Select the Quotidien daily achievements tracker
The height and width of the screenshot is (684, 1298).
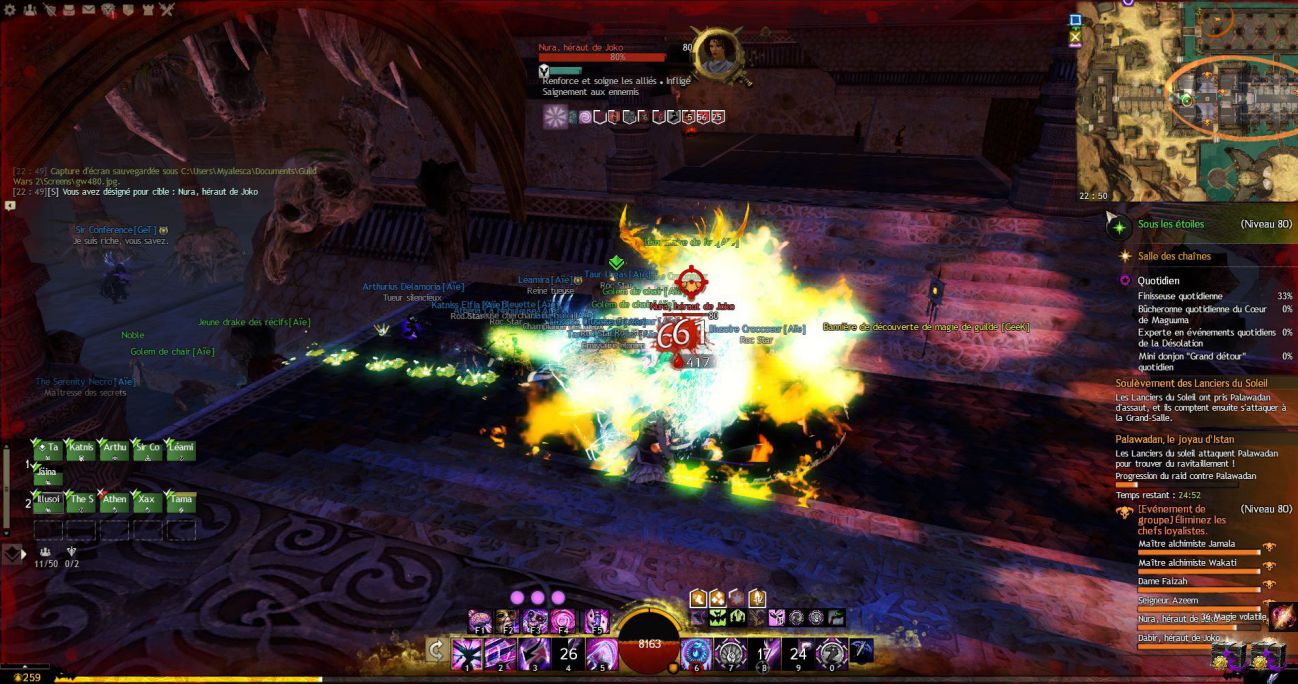(x=1158, y=281)
